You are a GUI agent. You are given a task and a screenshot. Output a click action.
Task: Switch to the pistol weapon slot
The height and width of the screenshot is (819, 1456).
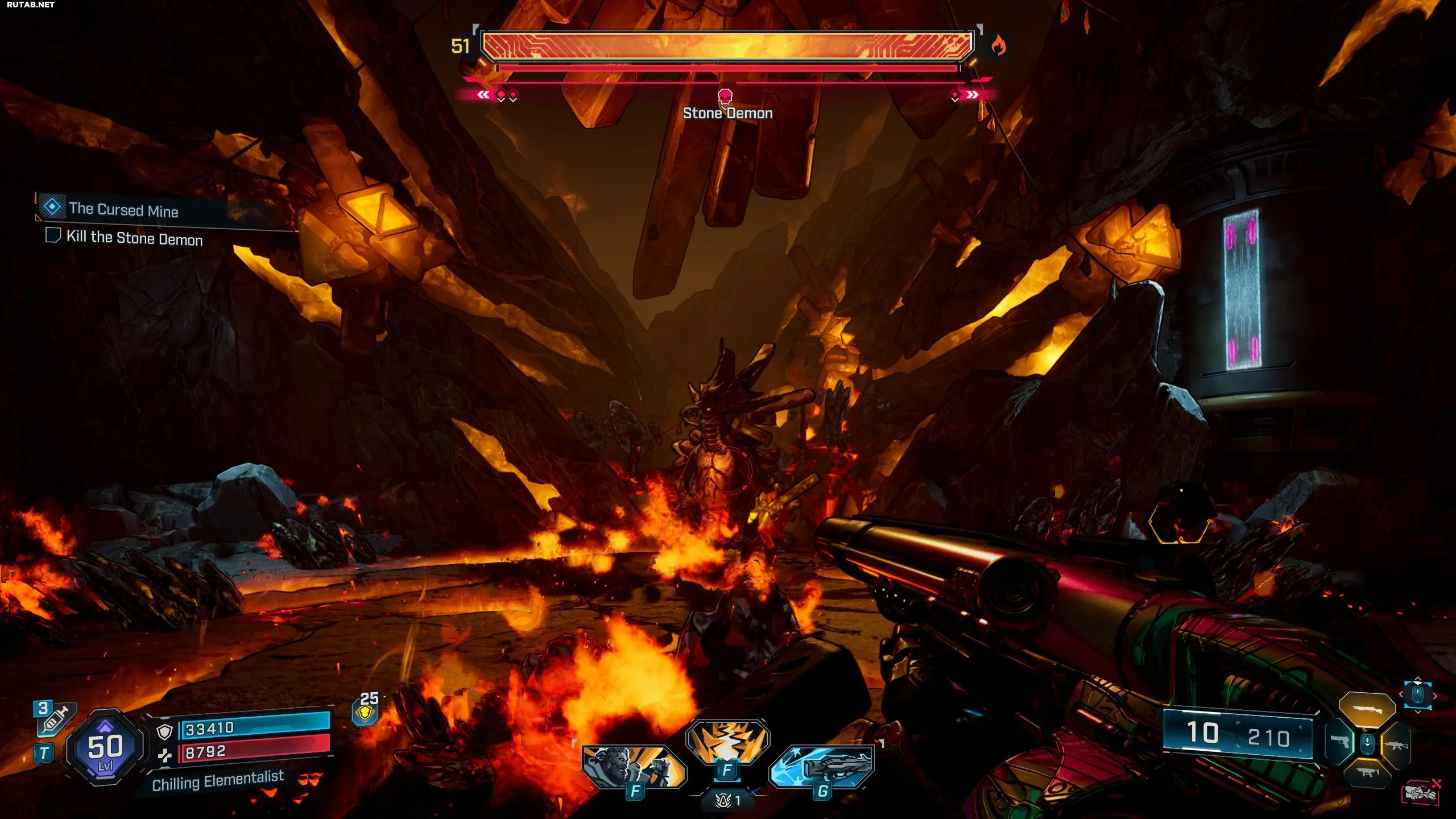(1340, 742)
